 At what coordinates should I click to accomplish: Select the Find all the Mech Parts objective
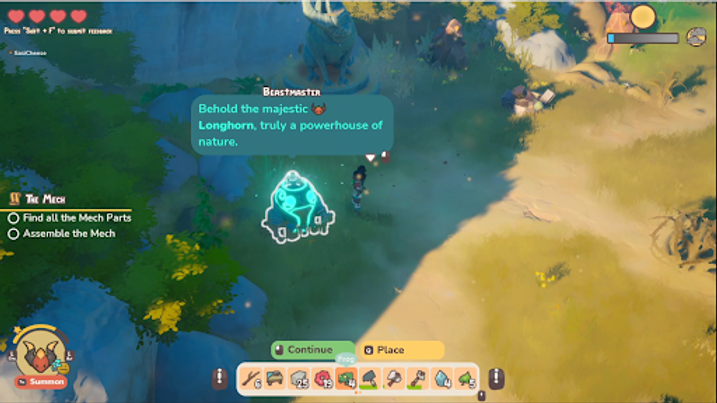[70, 217]
